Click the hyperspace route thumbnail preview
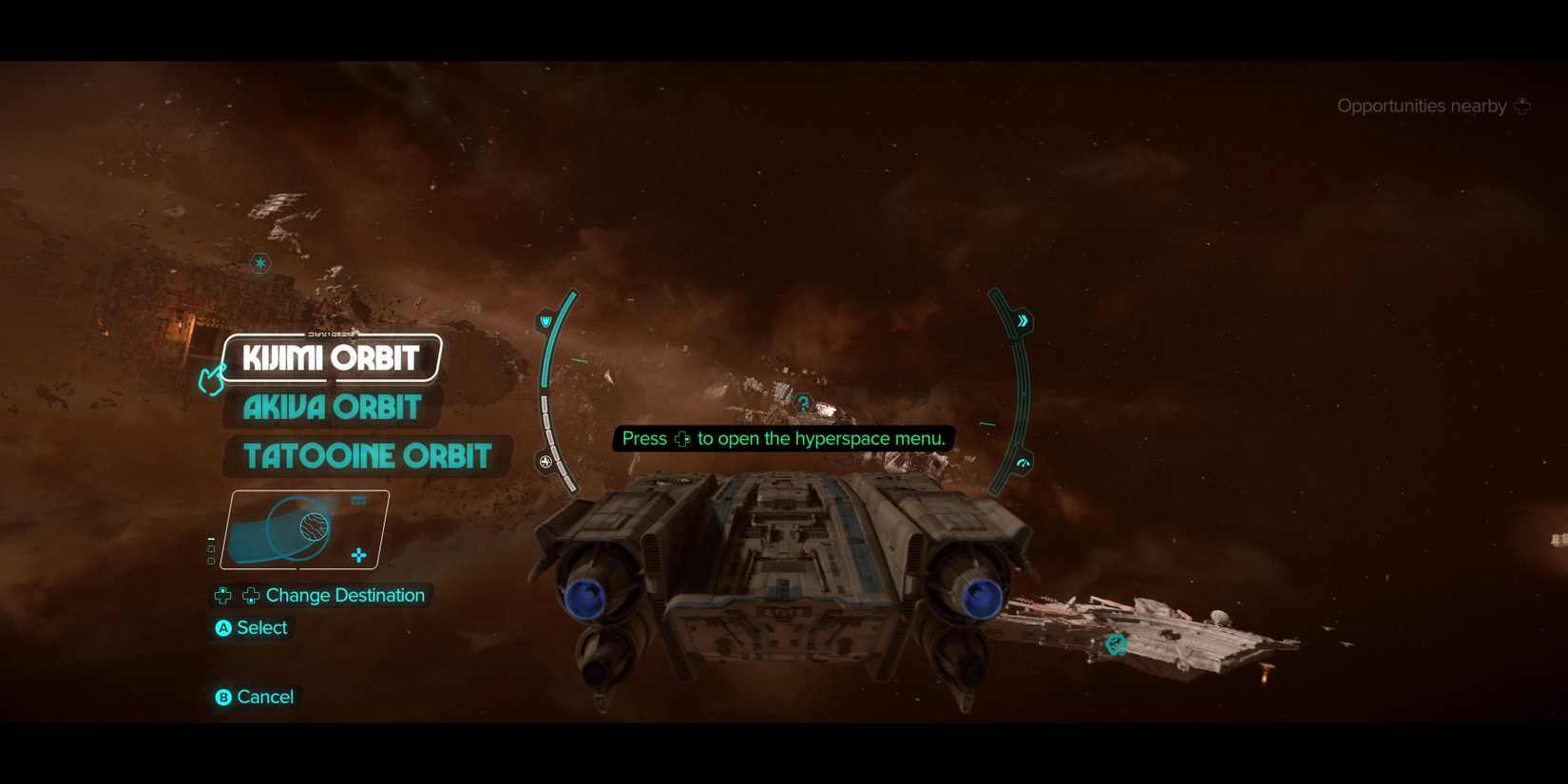This screenshot has height=784, width=1568. [x=306, y=529]
